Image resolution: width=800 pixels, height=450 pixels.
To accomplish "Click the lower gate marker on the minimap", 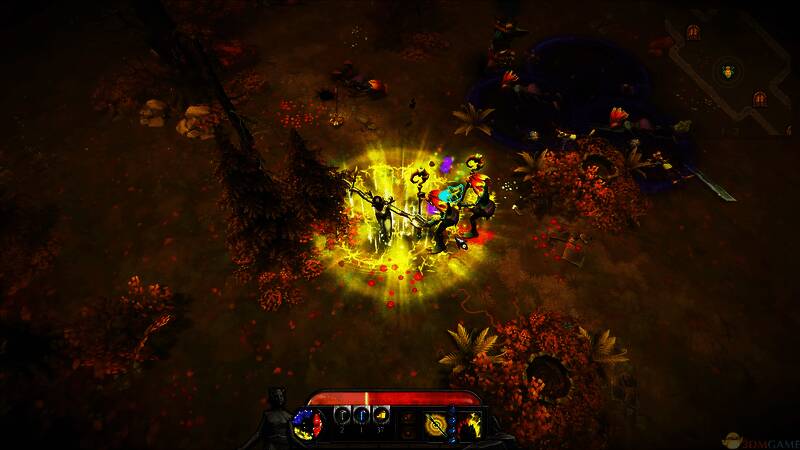I will pos(759,98).
